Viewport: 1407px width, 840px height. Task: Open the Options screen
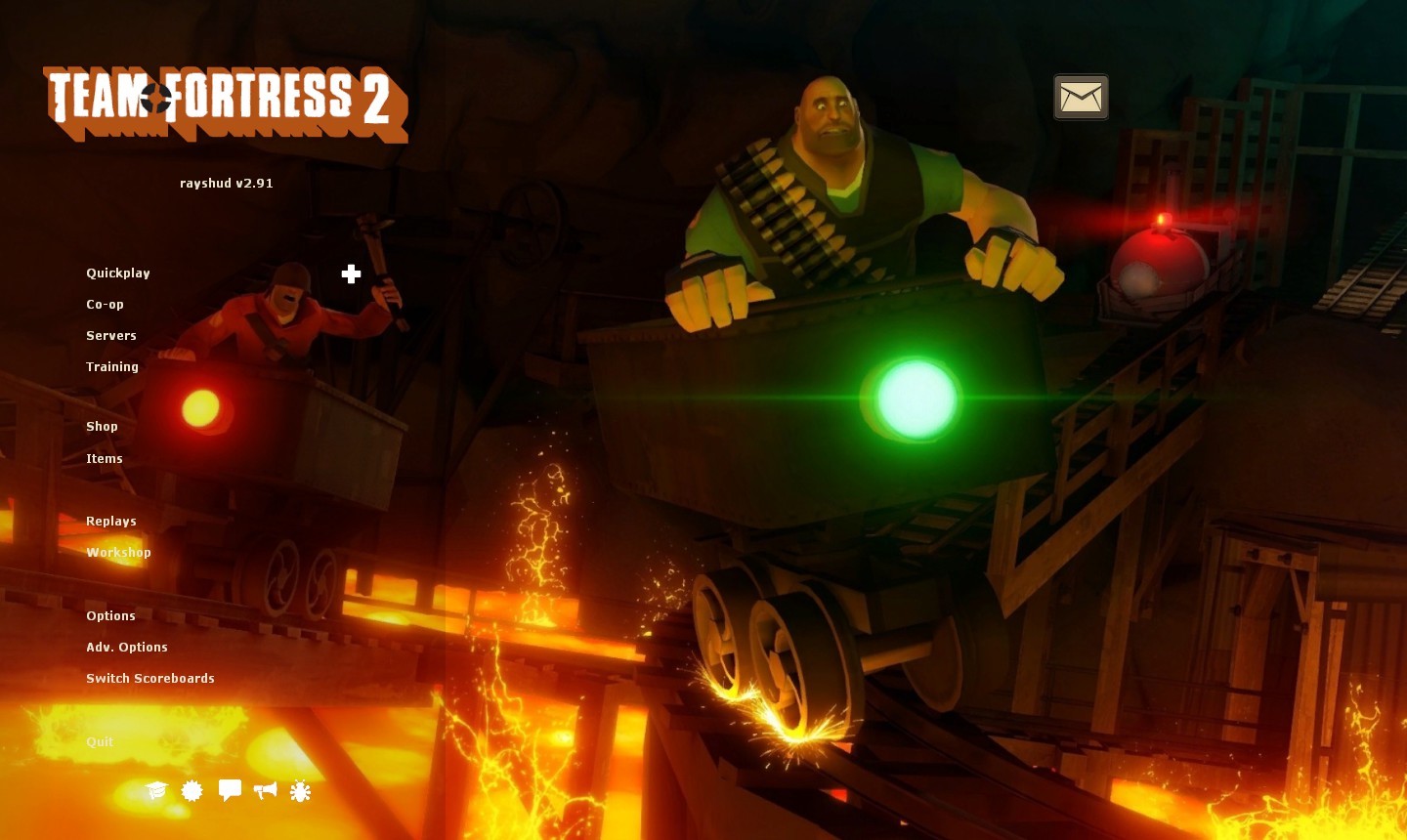coord(110,616)
